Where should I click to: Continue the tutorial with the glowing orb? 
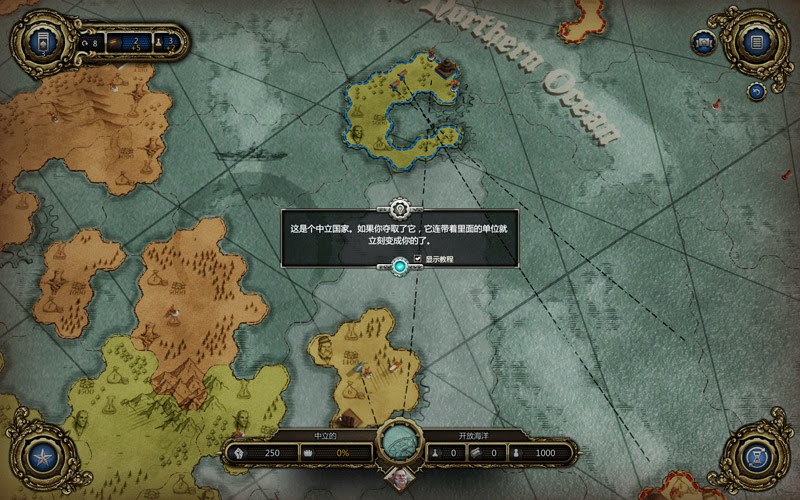click(x=399, y=266)
